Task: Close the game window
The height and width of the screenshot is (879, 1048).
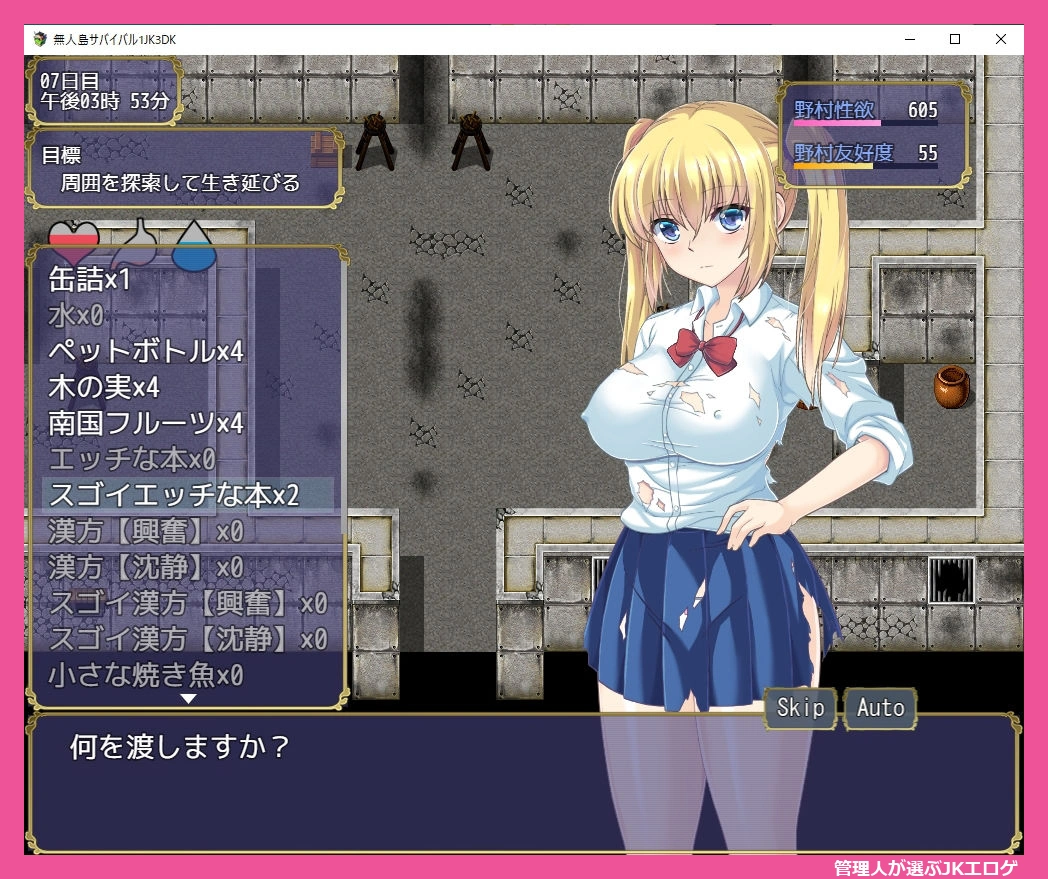Action: (1001, 39)
